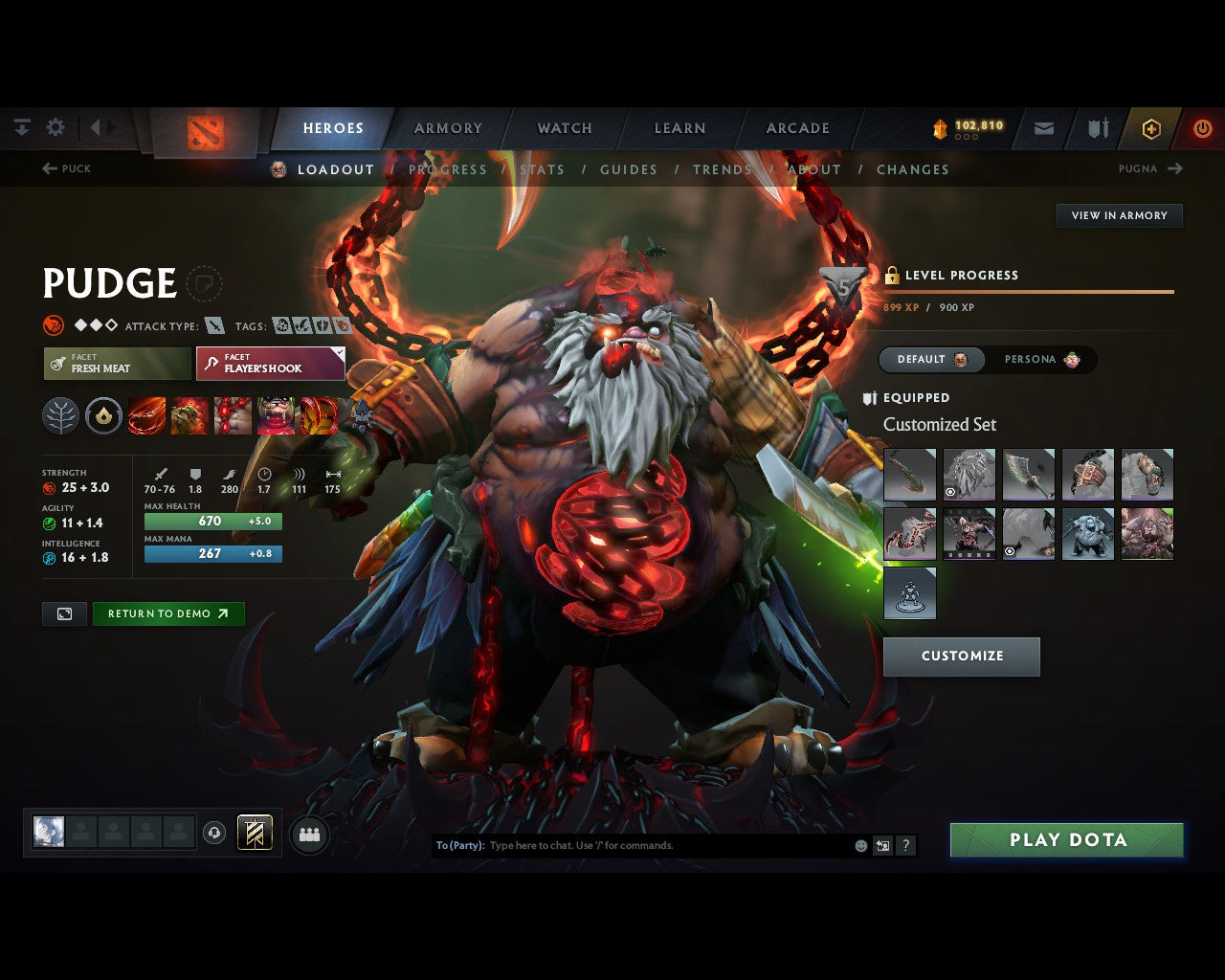The height and width of the screenshot is (980, 1225).
Task: Go to previous hero Puck
Action: tap(67, 168)
